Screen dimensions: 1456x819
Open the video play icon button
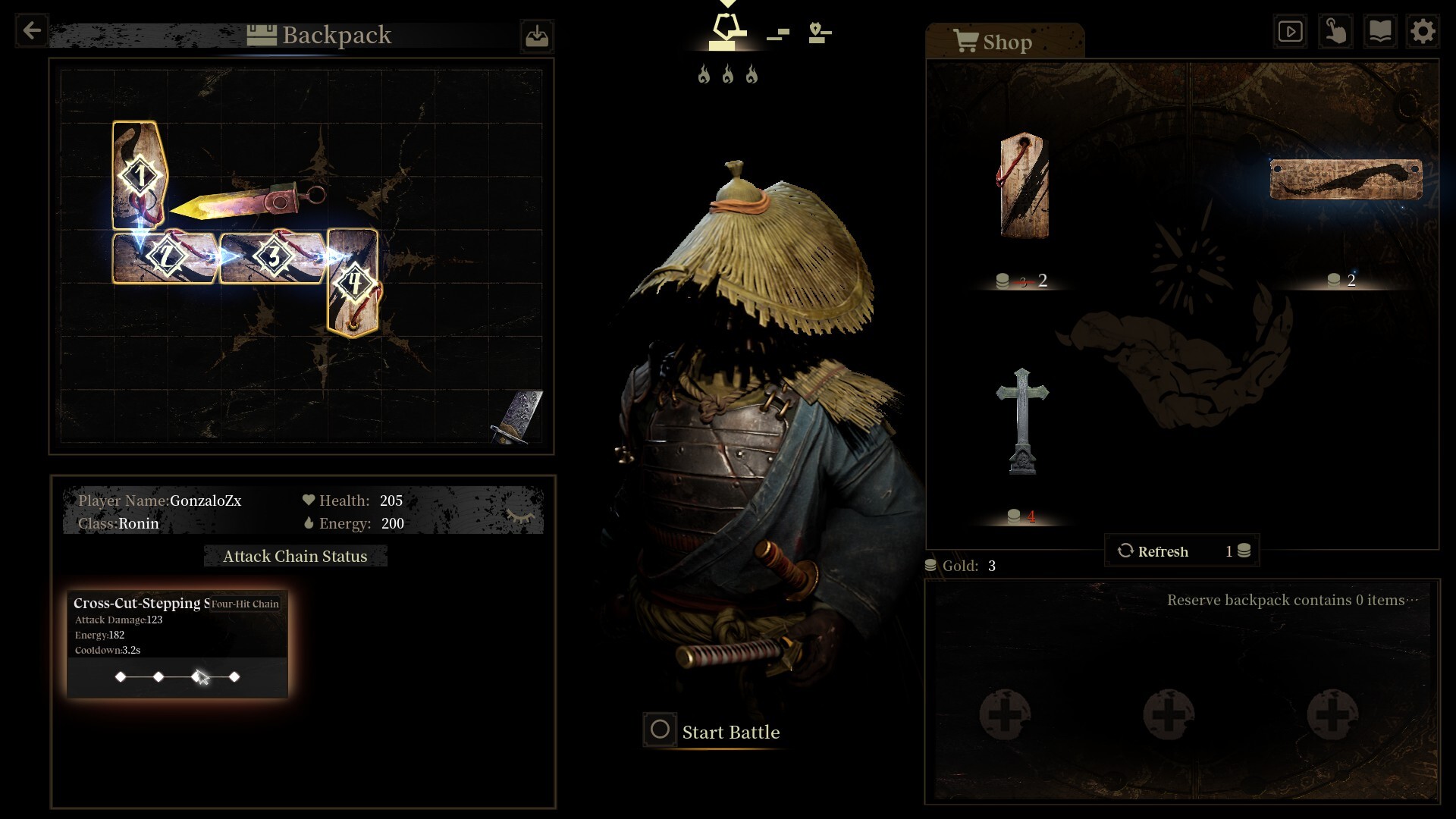pos(1290,31)
